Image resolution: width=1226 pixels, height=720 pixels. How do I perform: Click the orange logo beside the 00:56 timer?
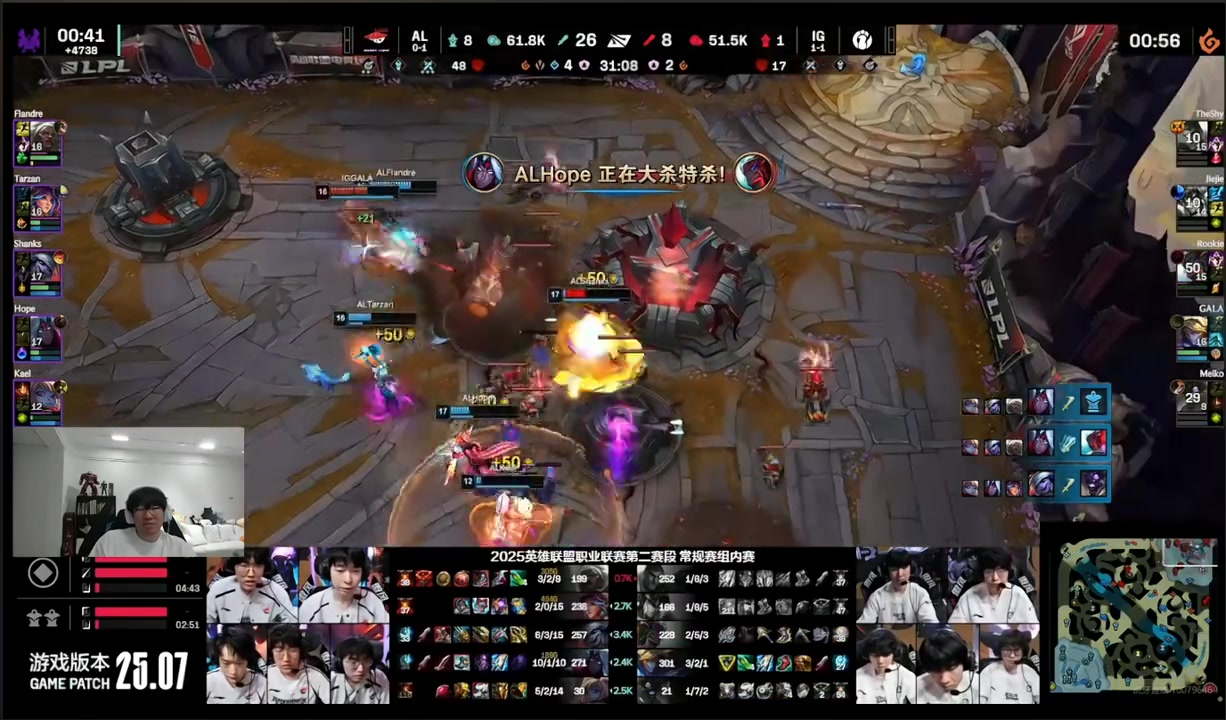(x=1209, y=41)
